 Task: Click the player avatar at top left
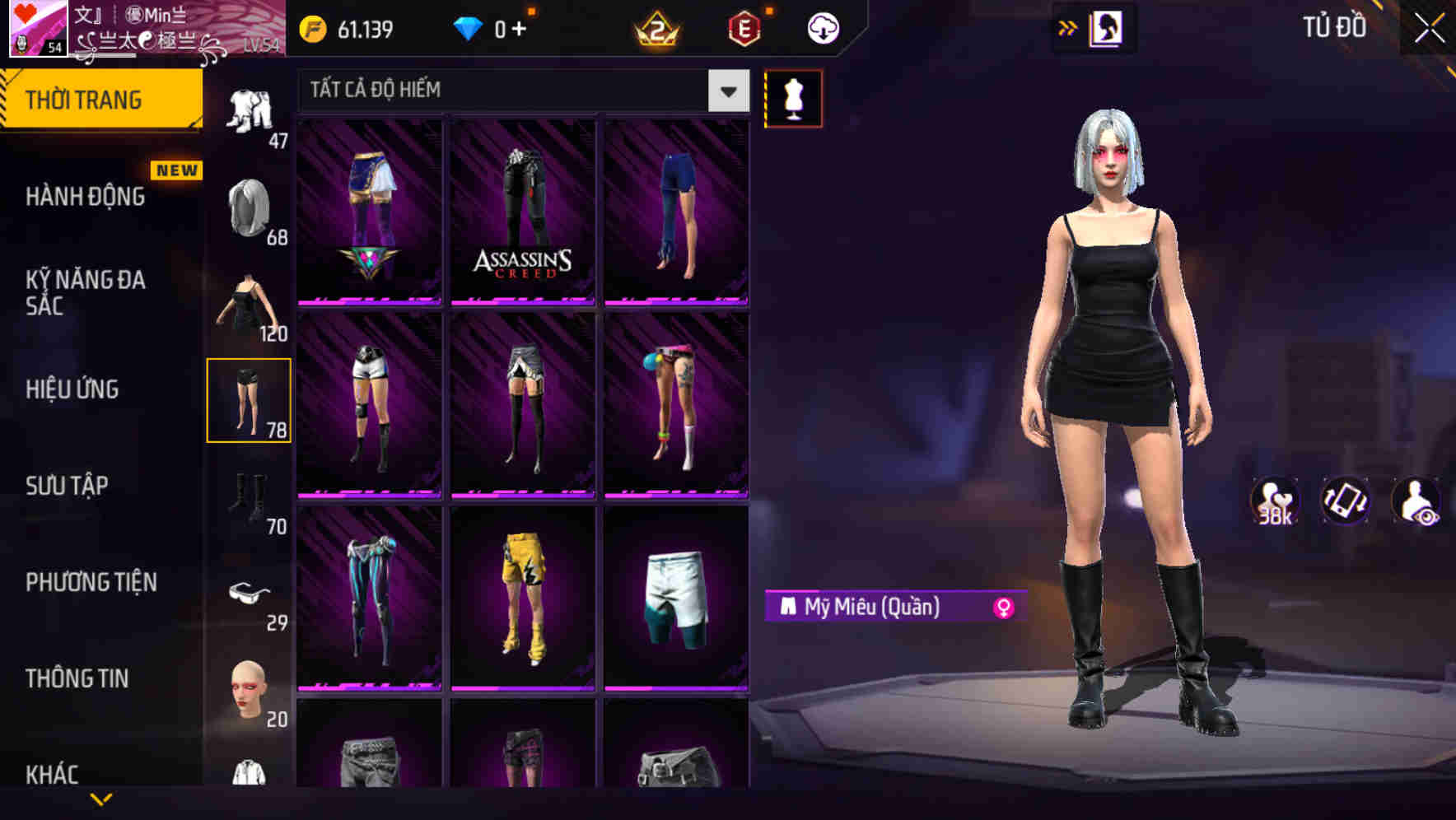37,29
